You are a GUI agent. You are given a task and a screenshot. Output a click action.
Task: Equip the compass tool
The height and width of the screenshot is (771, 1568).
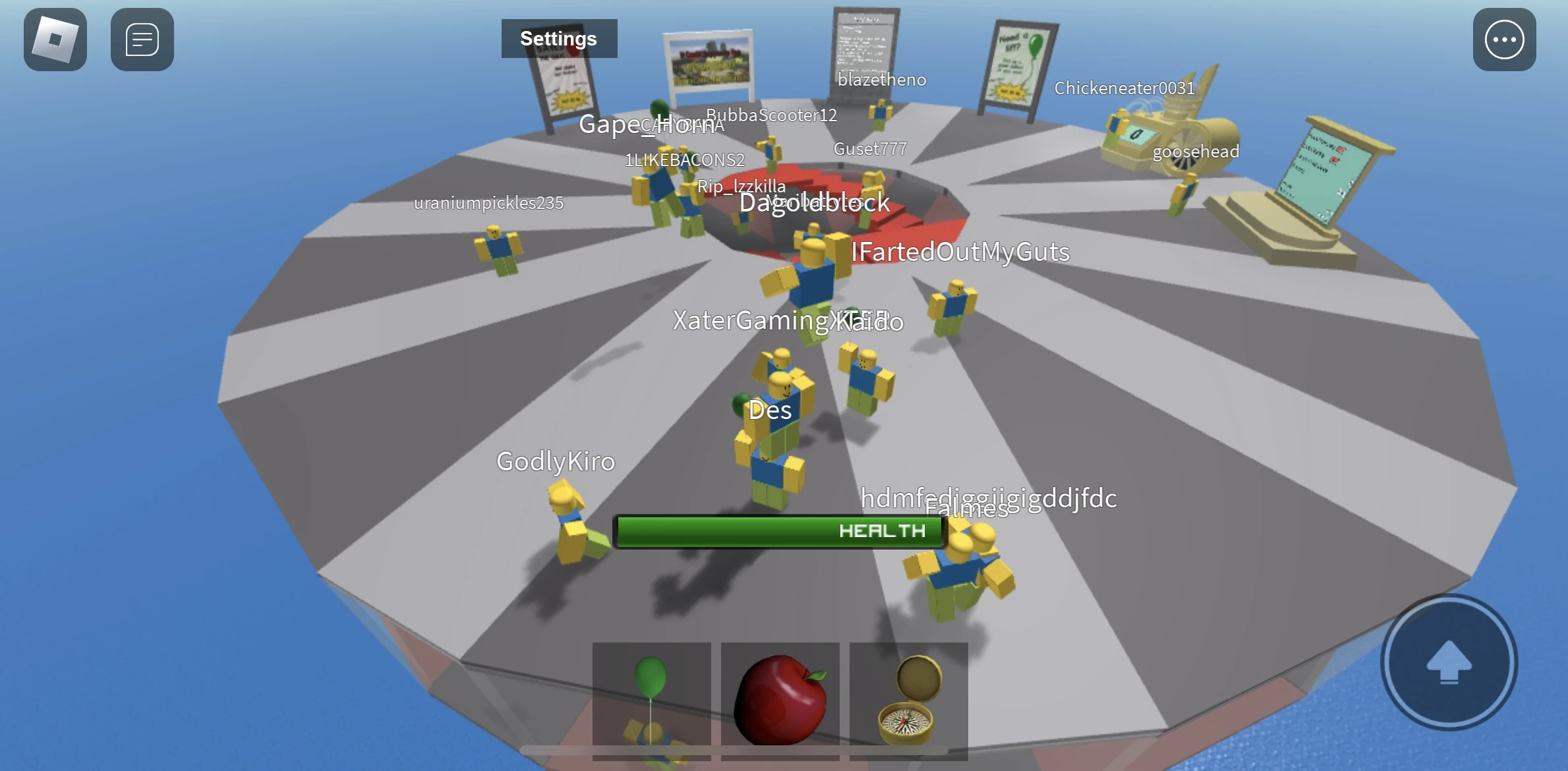pyautogui.click(x=908, y=699)
